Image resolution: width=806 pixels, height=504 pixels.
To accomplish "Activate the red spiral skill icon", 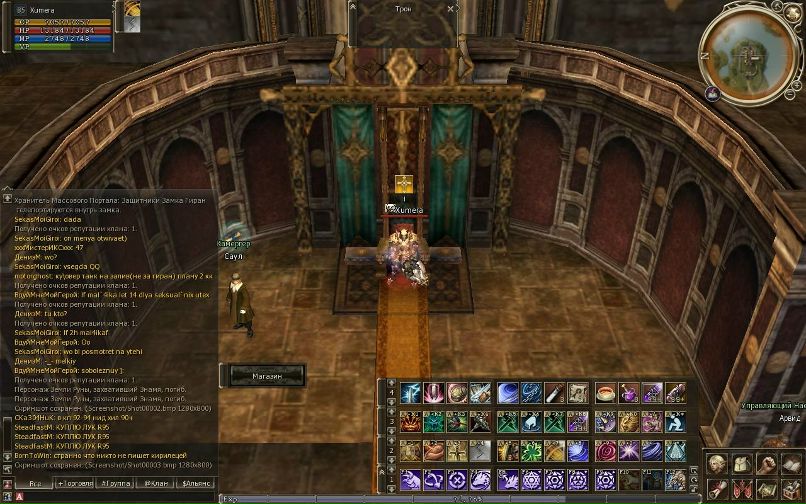I will pos(605,451).
